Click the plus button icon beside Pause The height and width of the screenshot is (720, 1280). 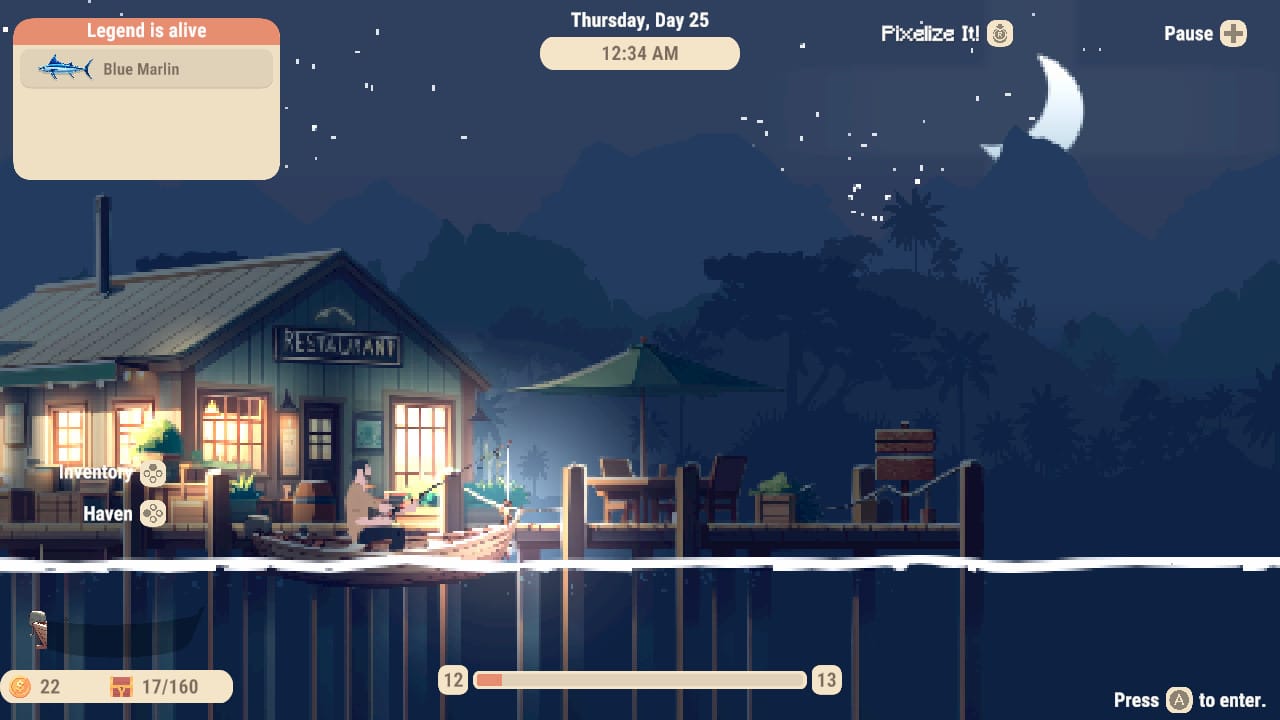tap(1234, 33)
